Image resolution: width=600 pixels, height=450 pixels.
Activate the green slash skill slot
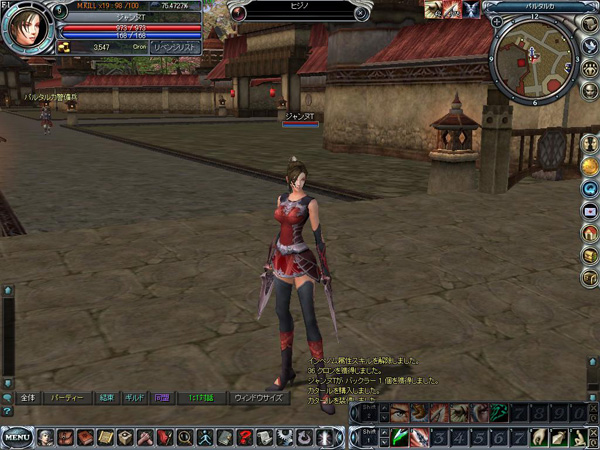[399, 436]
